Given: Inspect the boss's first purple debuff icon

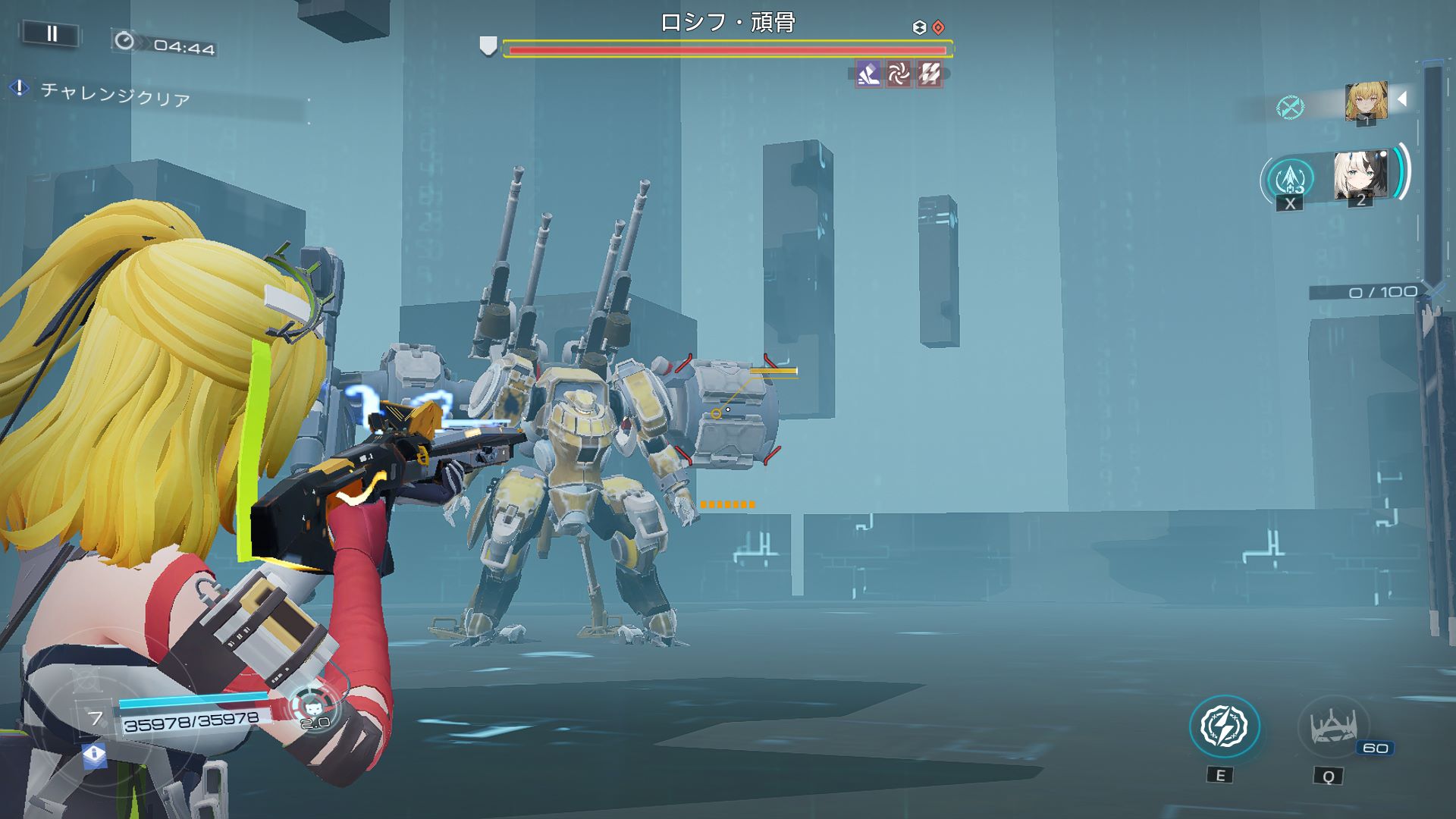Looking at the screenshot, I should [x=868, y=74].
